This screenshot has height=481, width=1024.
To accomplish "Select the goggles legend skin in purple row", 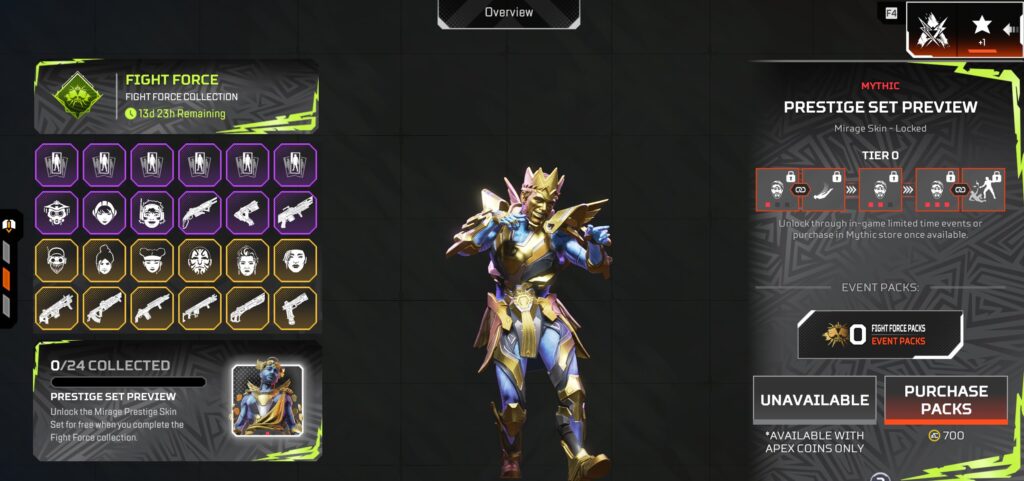I will [153, 213].
